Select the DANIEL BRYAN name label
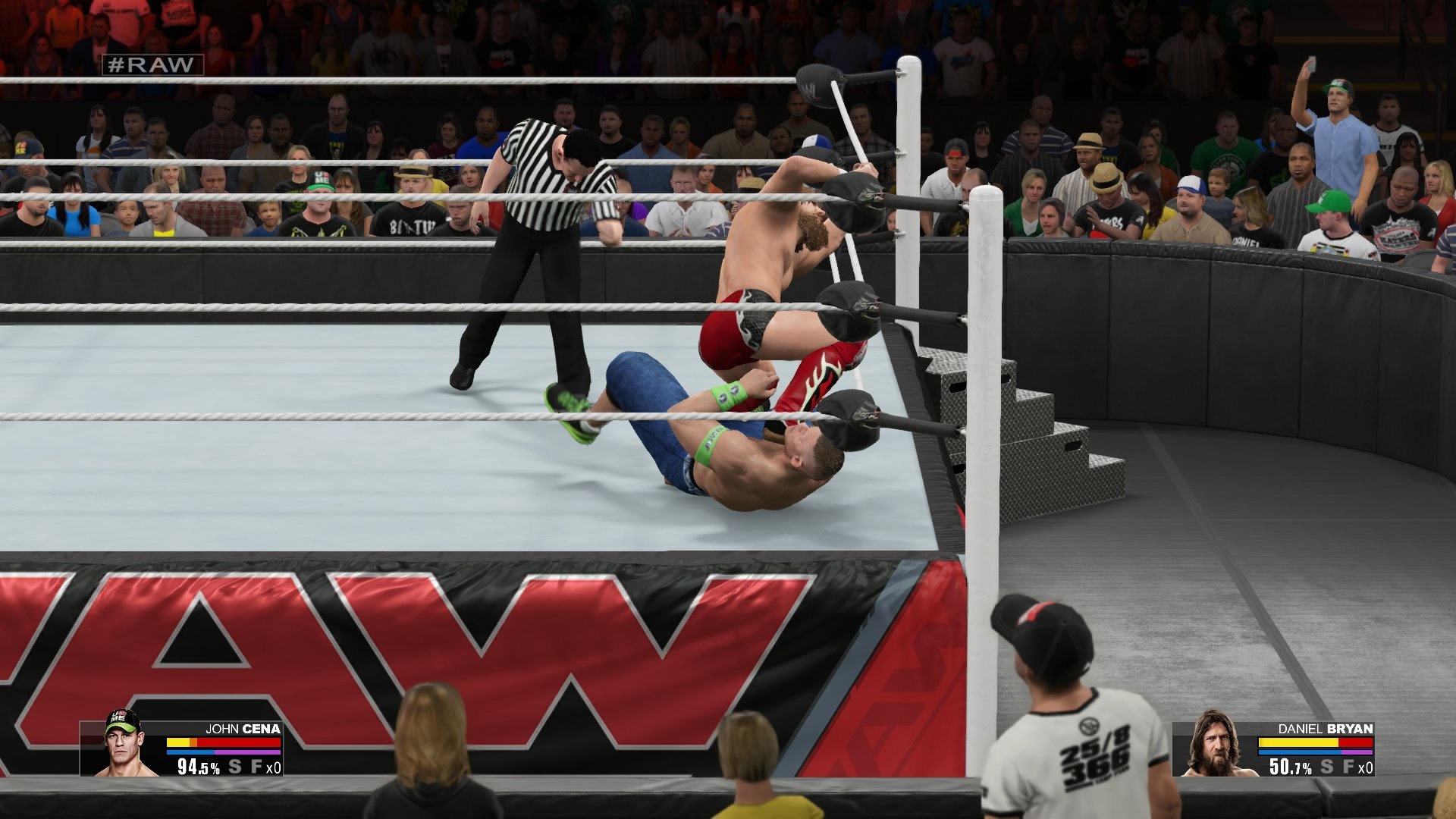This screenshot has height=819, width=1456. 1326,729
